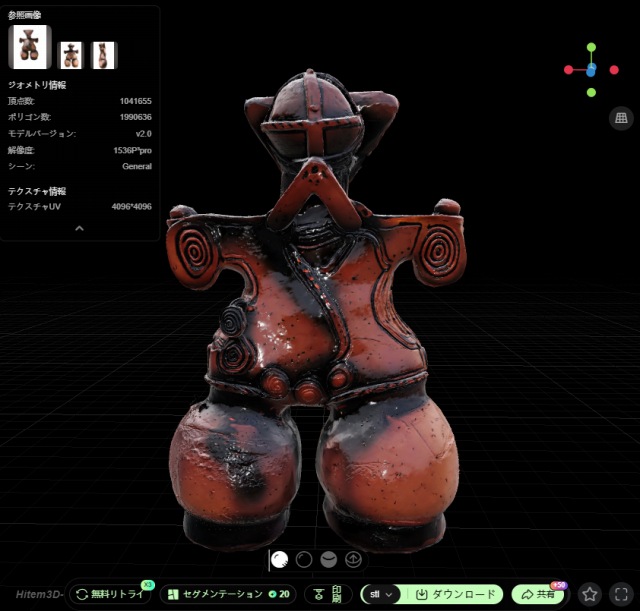
Task: Toggle the floor grid button
Action: pos(620,119)
